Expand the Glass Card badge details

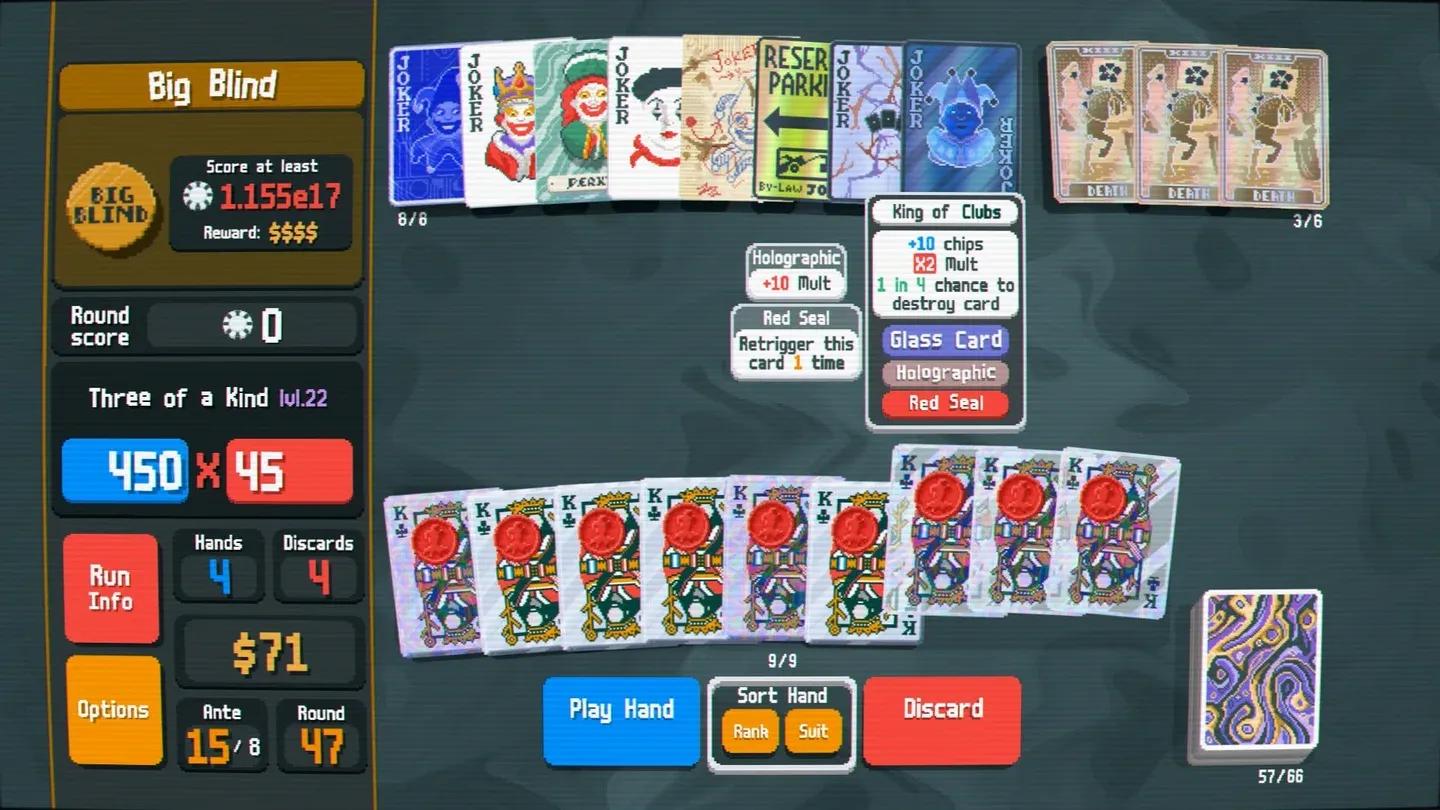944,340
